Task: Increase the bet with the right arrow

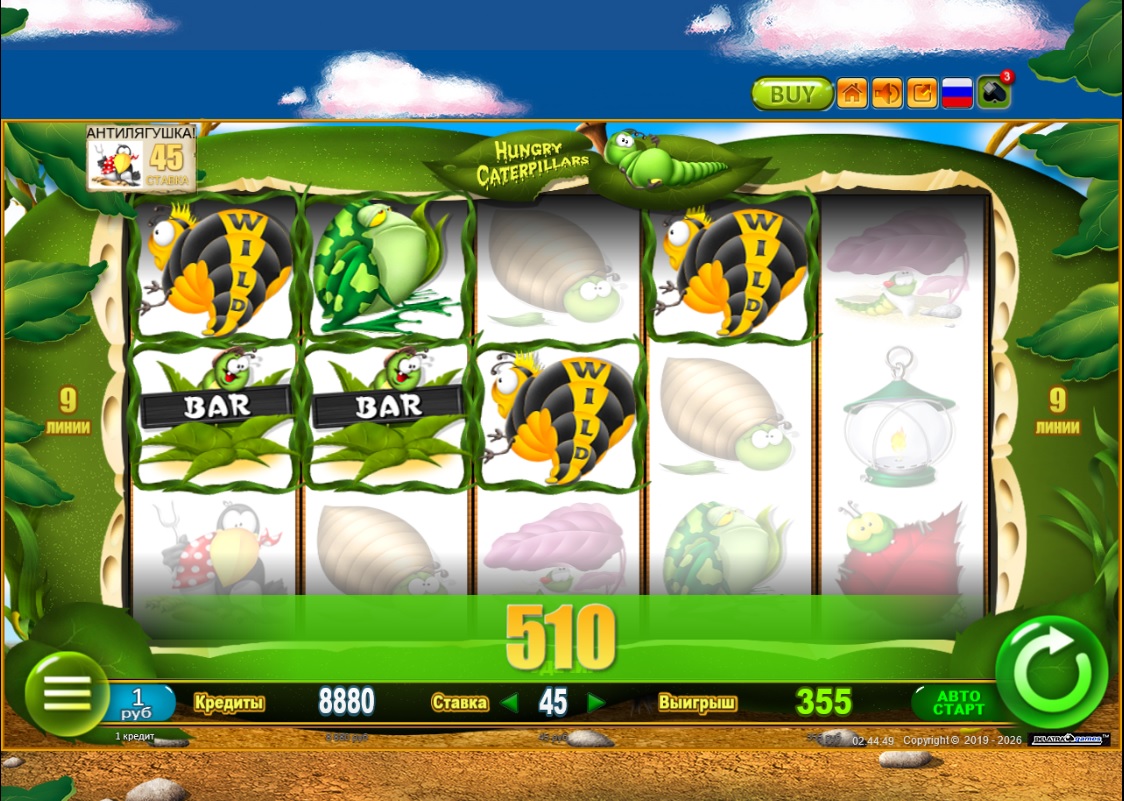Action: pos(596,703)
